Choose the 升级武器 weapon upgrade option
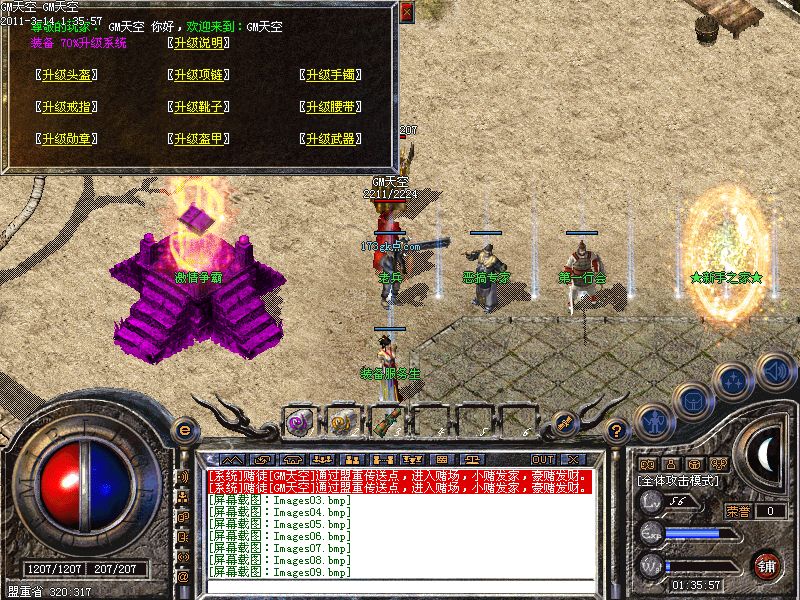This screenshot has width=800, height=600. (x=330, y=139)
